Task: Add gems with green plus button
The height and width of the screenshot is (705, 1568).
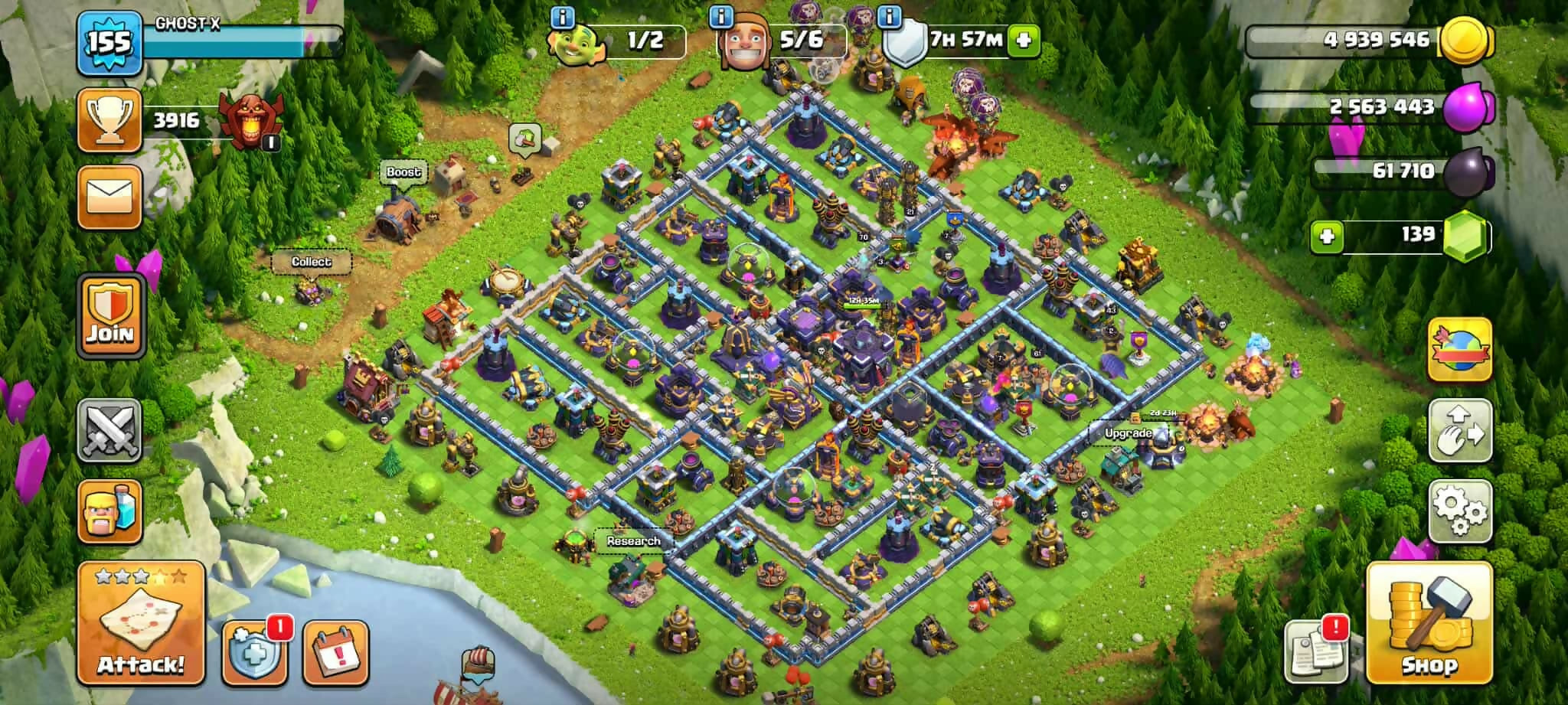Action: pyautogui.click(x=1326, y=236)
